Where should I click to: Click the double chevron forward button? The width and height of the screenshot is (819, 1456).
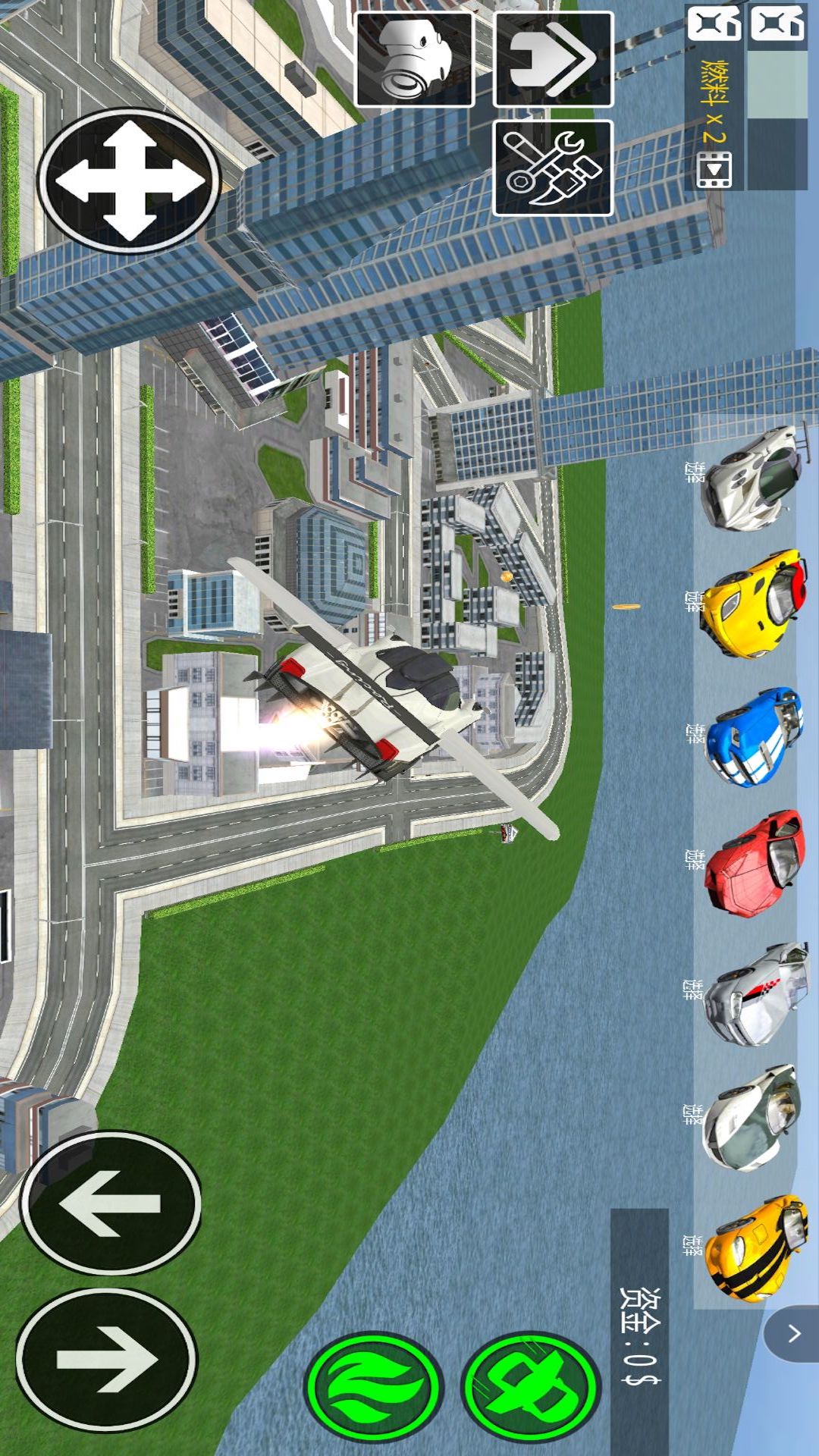tap(553, 59)
